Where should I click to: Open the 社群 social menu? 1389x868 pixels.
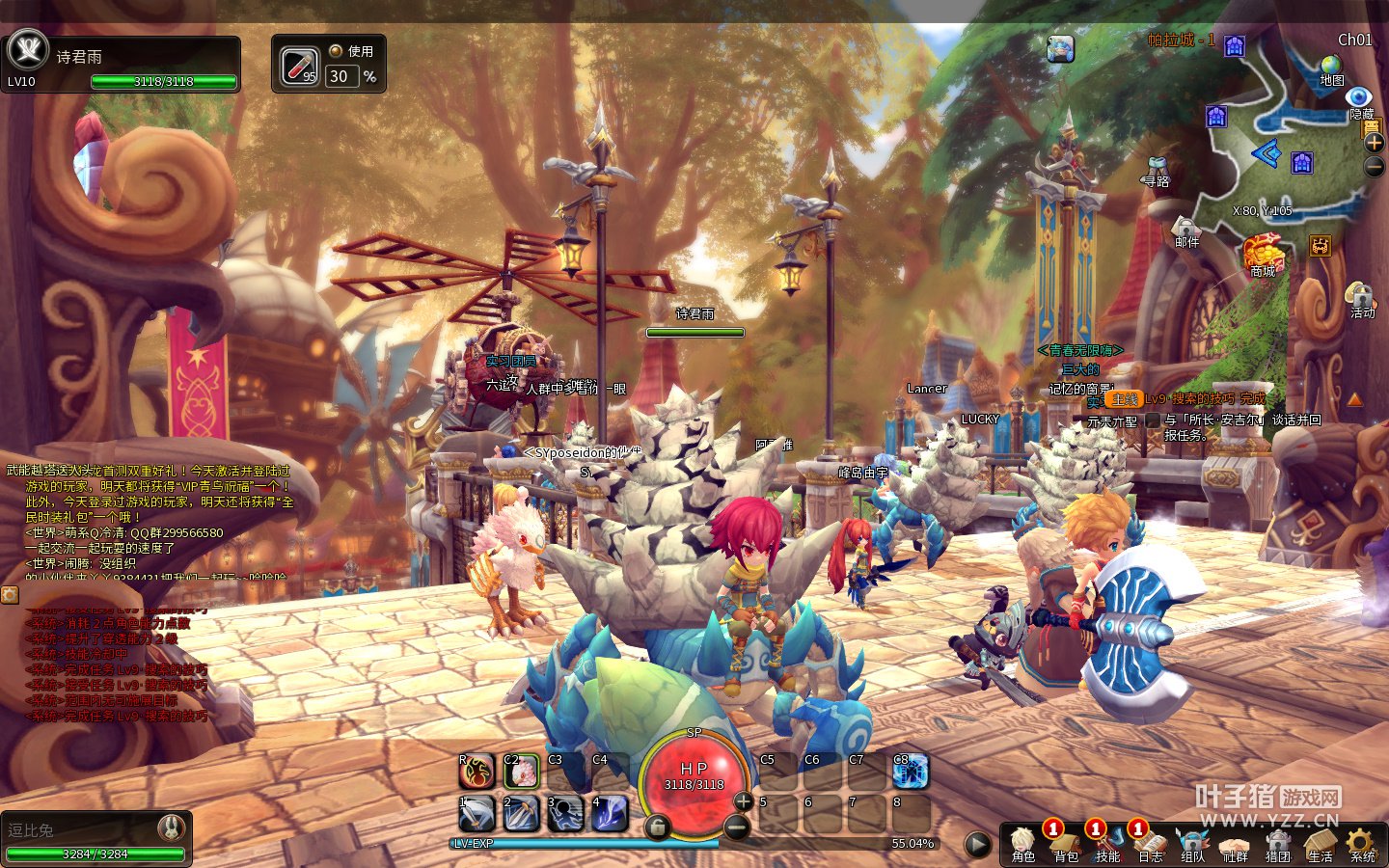[1235, 843]
